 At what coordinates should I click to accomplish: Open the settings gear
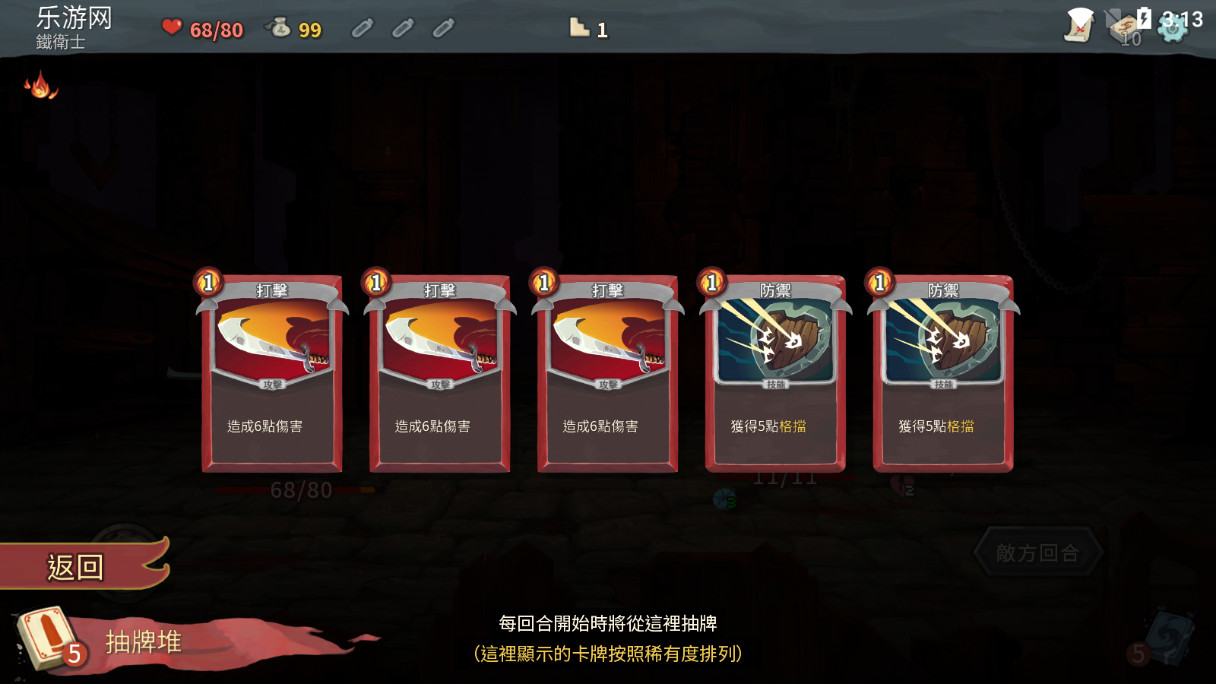[x=1172, y=27]
